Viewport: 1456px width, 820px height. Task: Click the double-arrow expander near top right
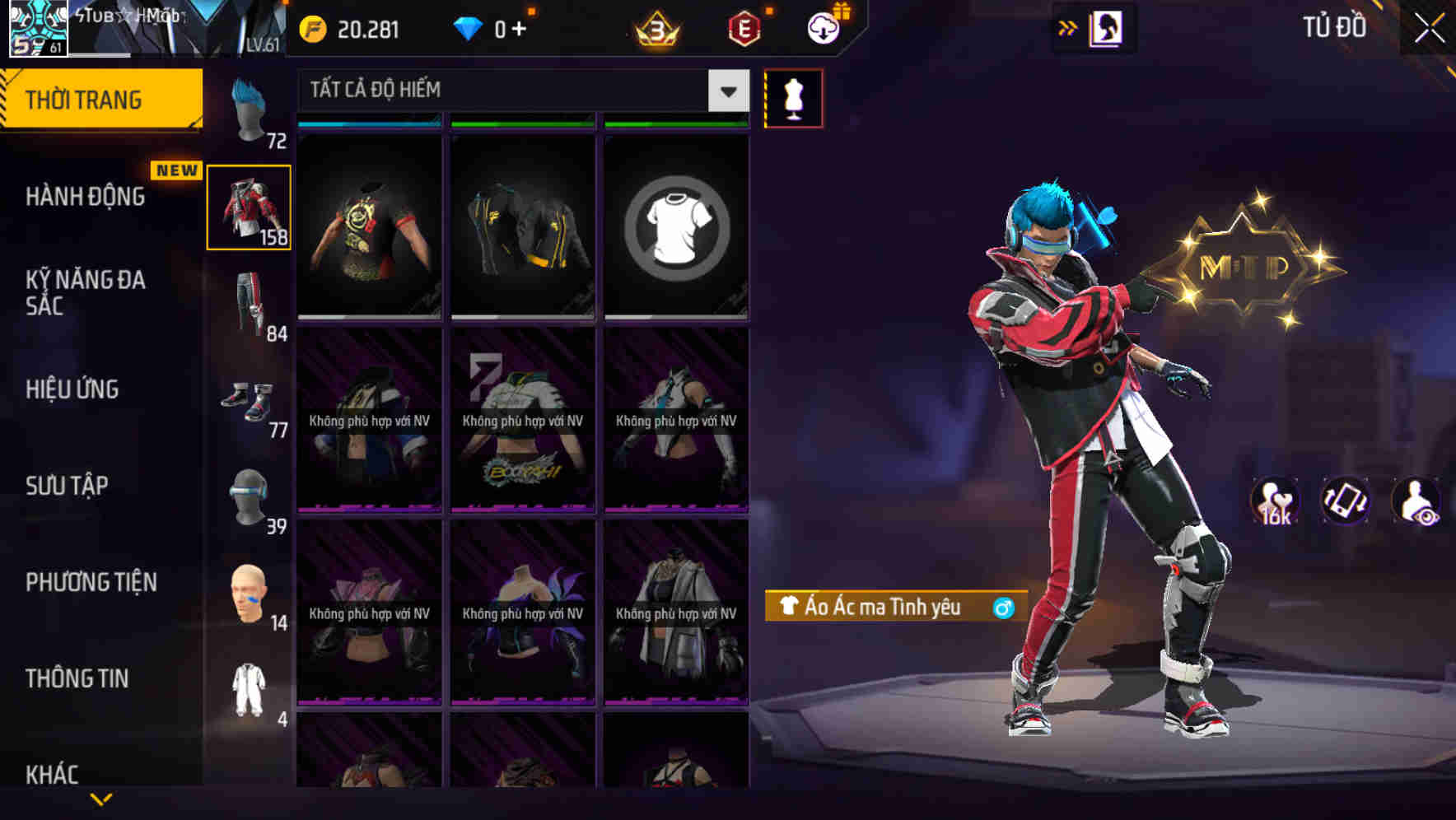point(1066,27)
